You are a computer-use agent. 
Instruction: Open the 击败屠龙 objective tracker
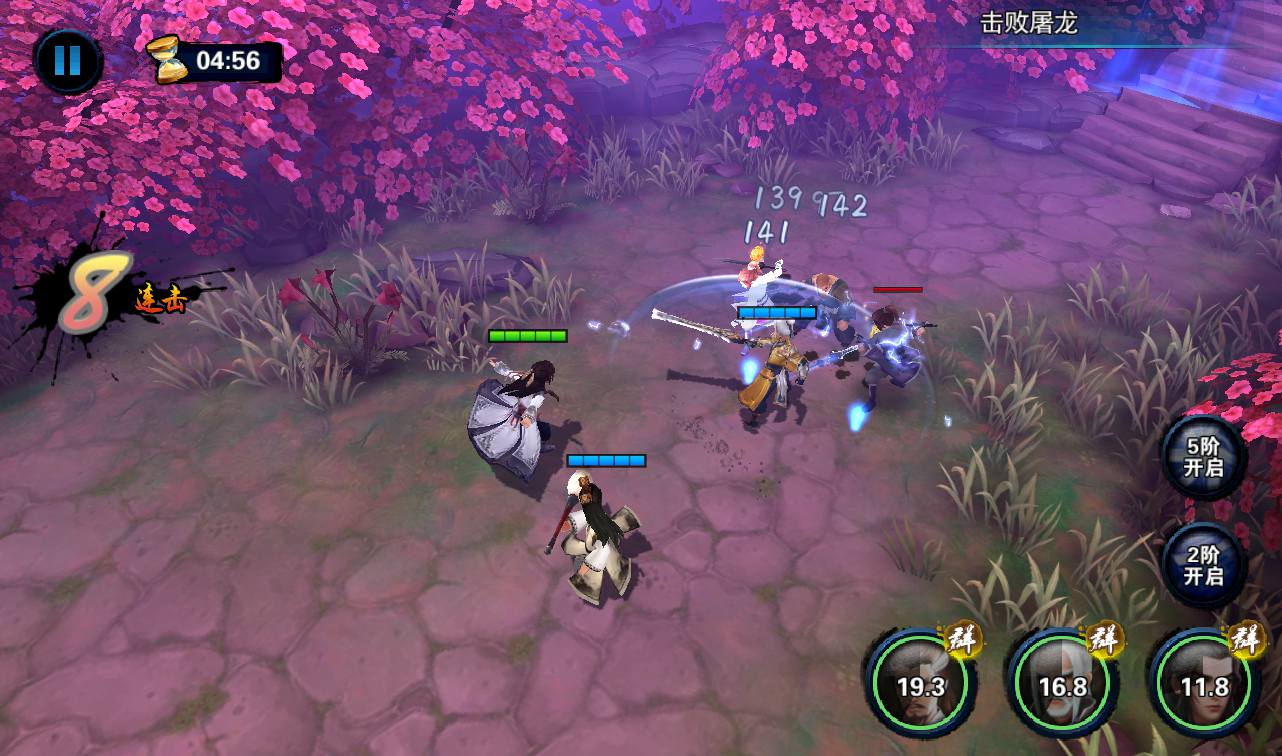1028,24
